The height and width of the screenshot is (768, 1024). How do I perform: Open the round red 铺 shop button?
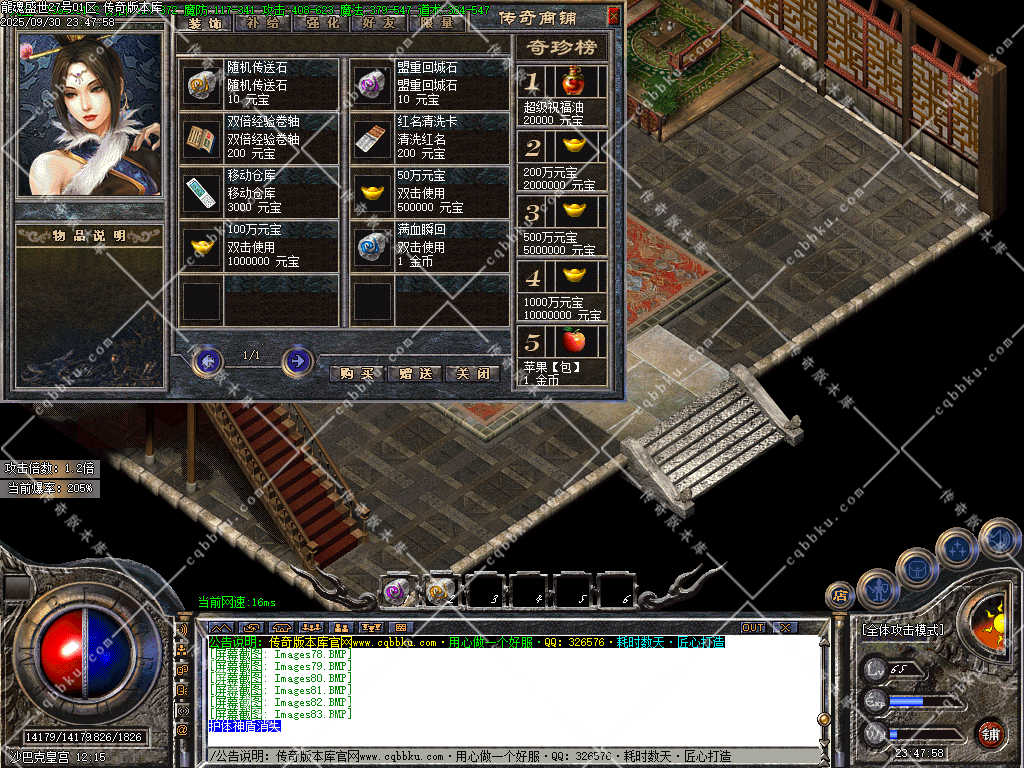point(990,733)
